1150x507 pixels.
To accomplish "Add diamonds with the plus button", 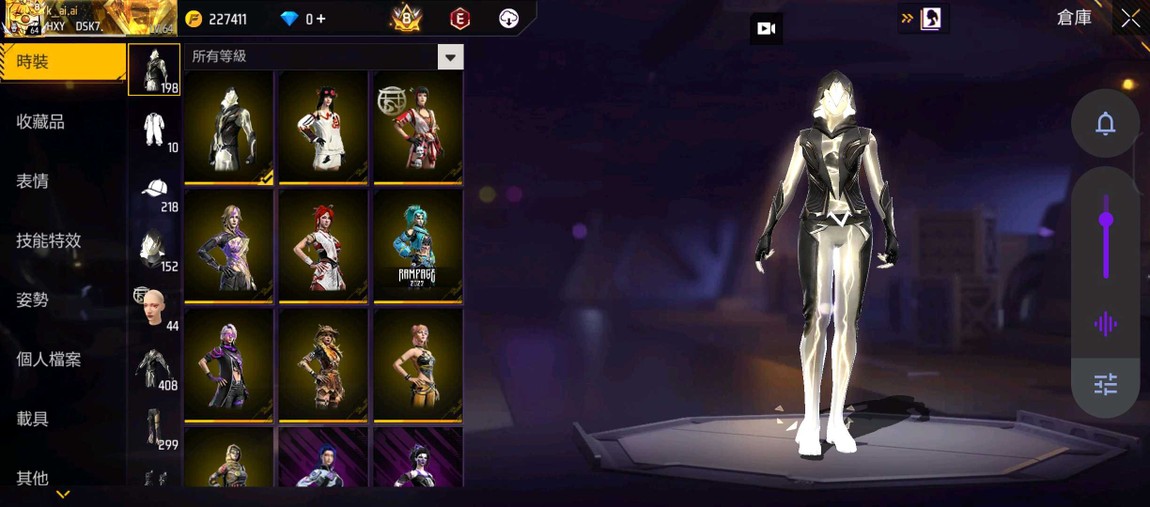I will (321, 19).
